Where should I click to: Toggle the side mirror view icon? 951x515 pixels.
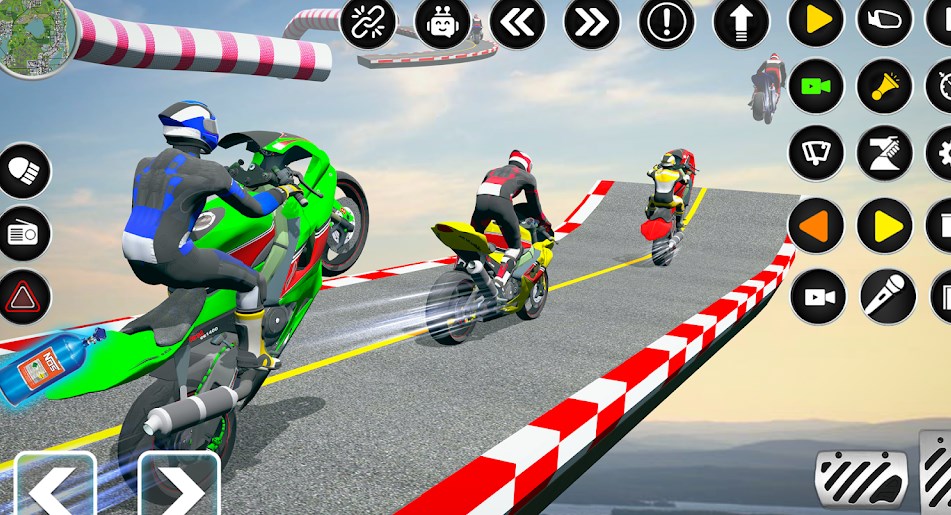tap(885, 20)
